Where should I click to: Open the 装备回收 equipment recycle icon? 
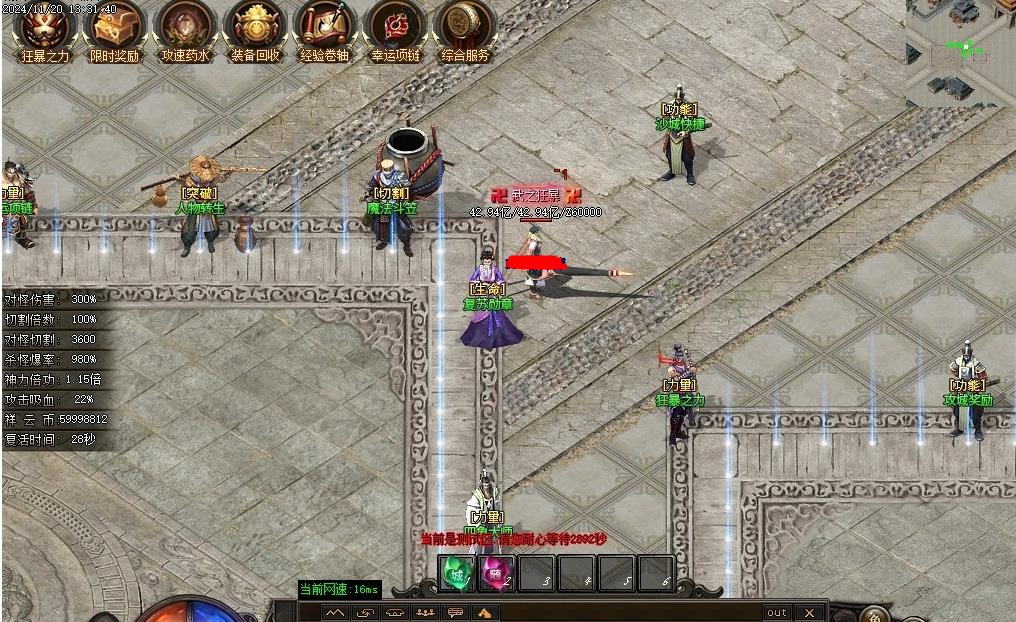[255, 27]
